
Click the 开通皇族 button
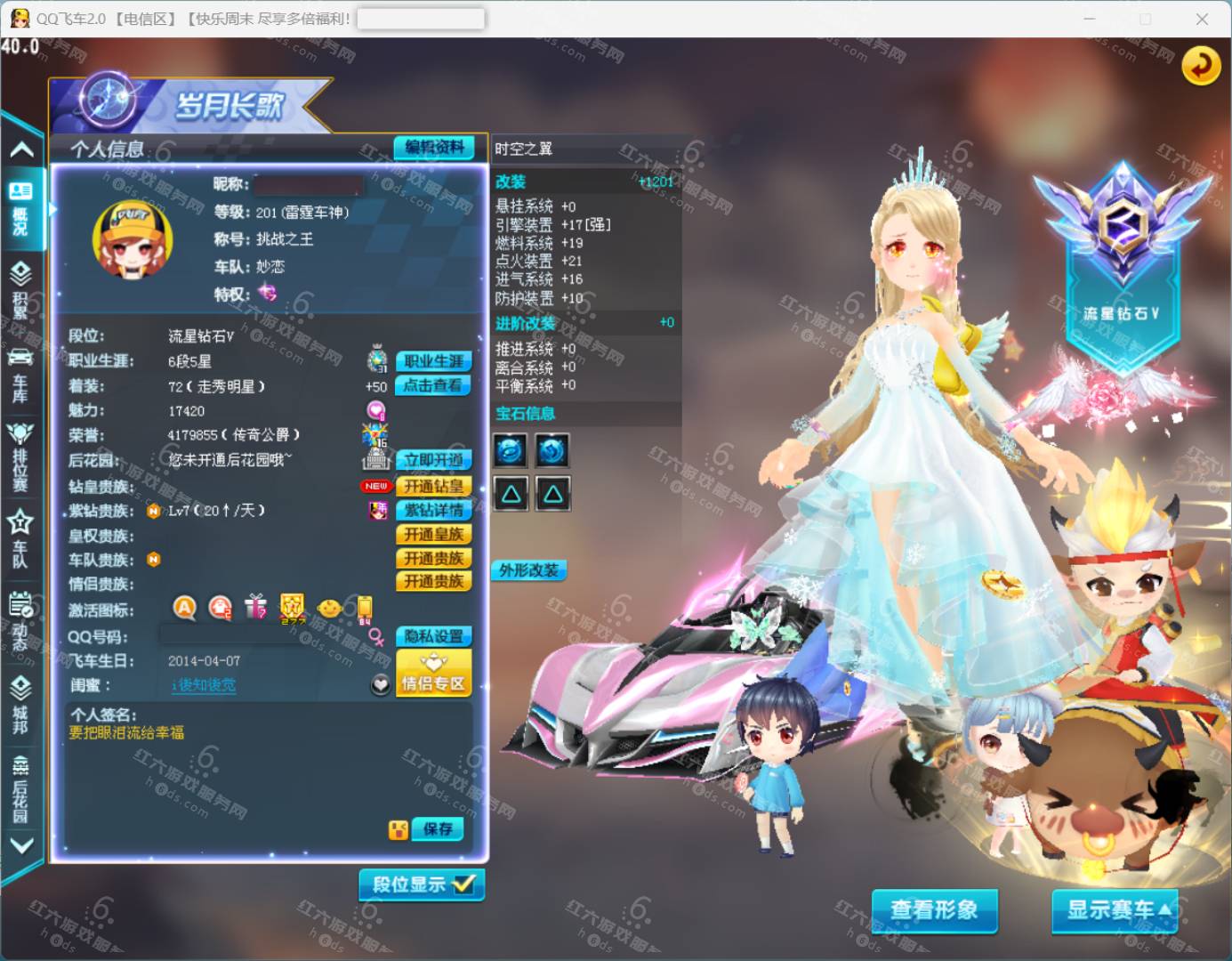433,534
